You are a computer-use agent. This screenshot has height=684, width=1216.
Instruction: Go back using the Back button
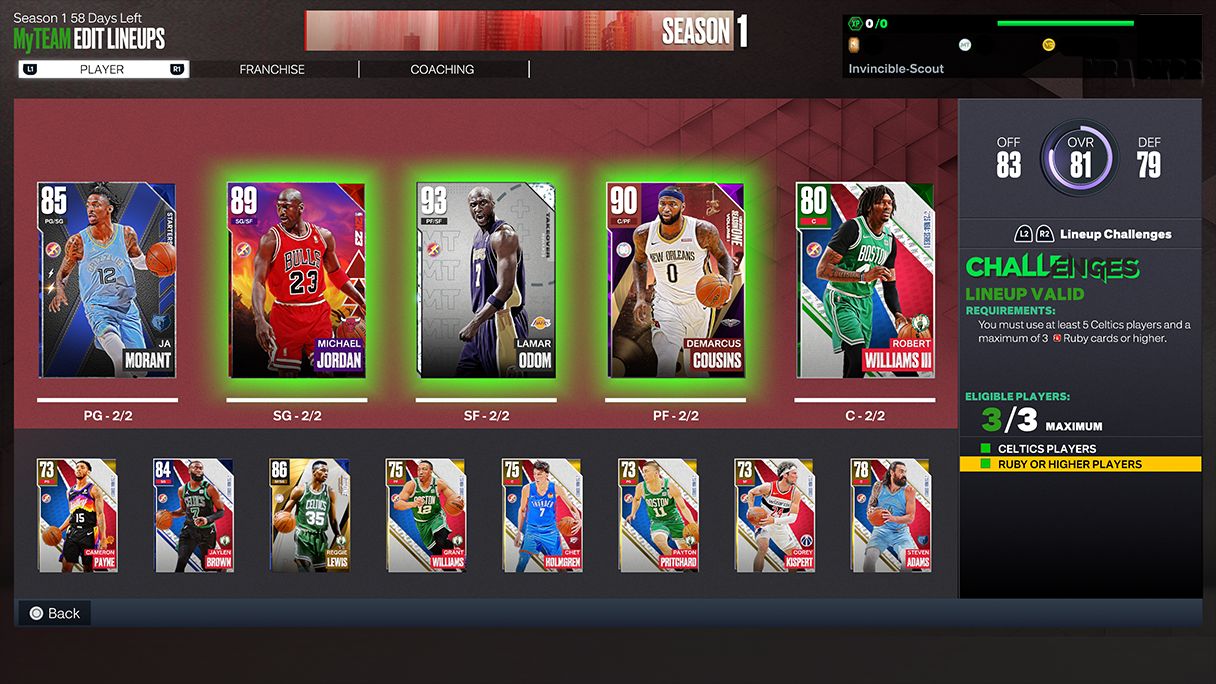(x=55, y=613)
